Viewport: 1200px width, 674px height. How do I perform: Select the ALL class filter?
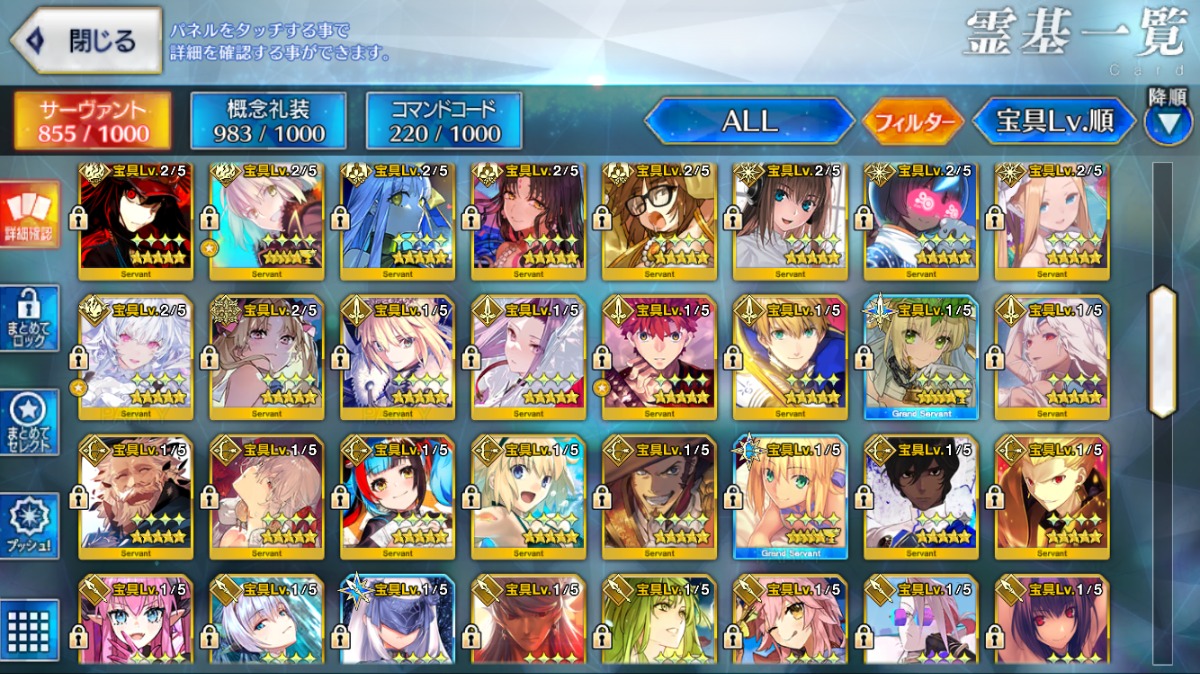[x=749, y=122]
